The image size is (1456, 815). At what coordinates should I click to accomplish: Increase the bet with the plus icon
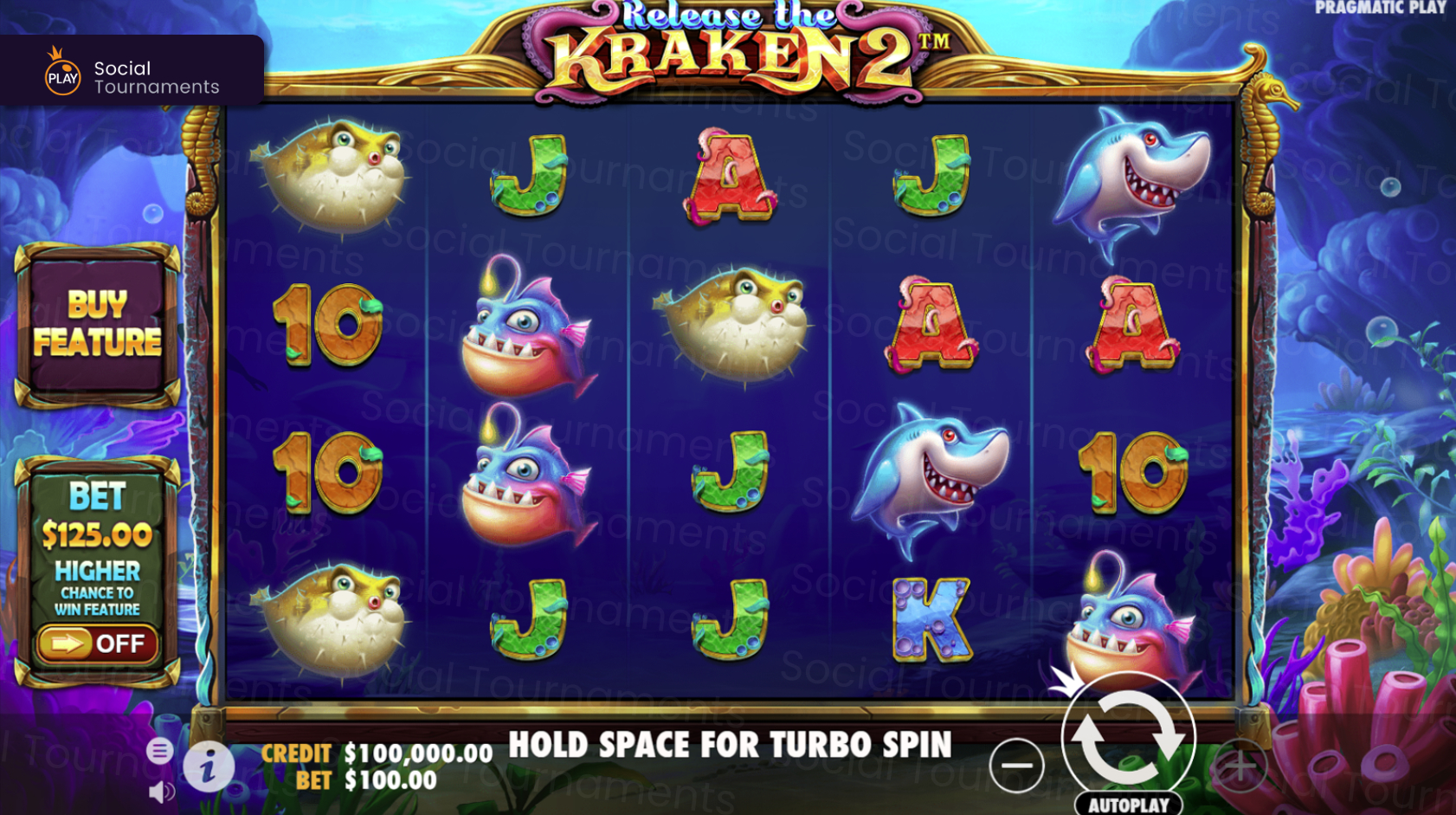point(1241,764)
